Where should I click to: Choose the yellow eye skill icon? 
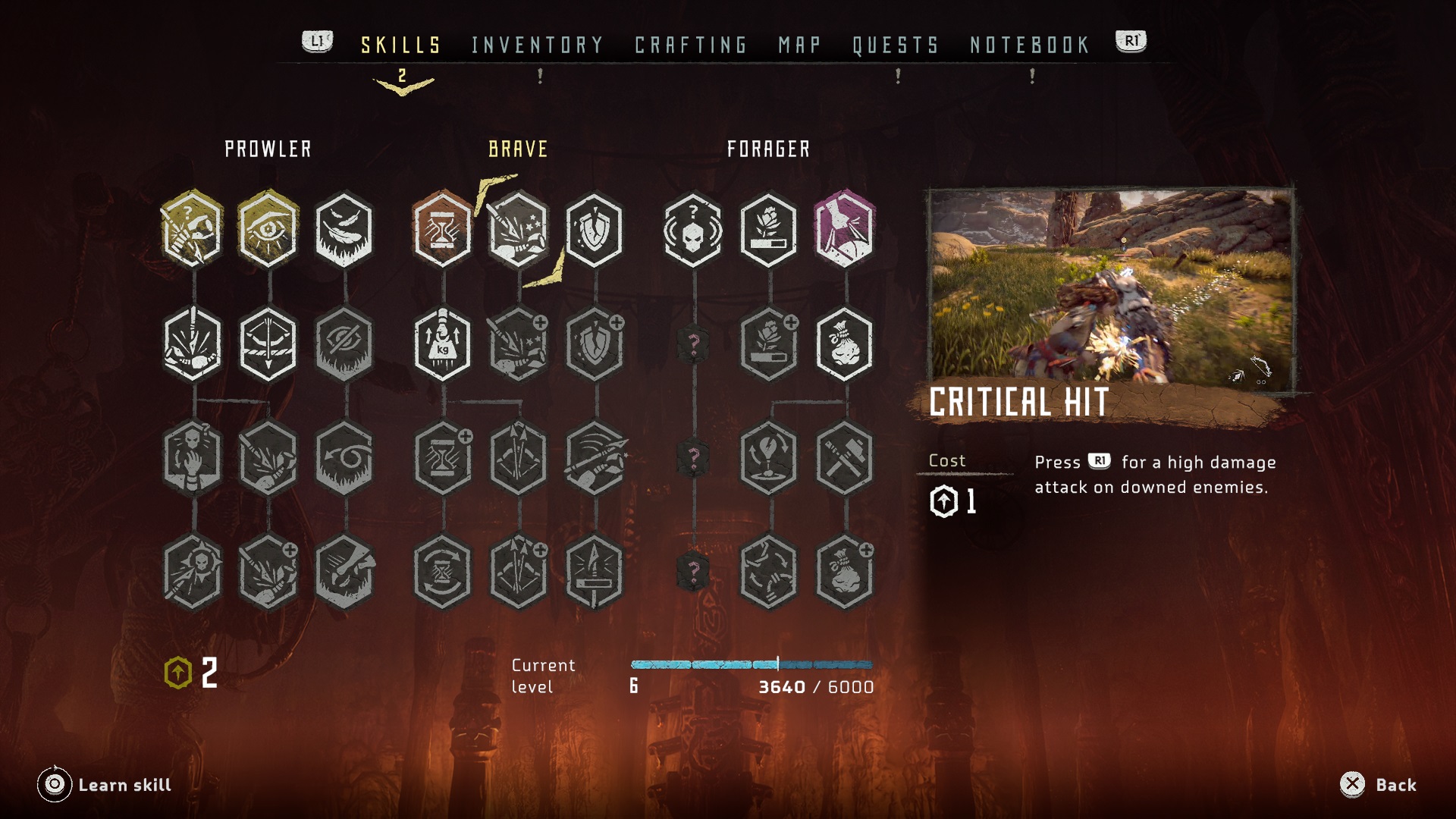coord(268,229)
